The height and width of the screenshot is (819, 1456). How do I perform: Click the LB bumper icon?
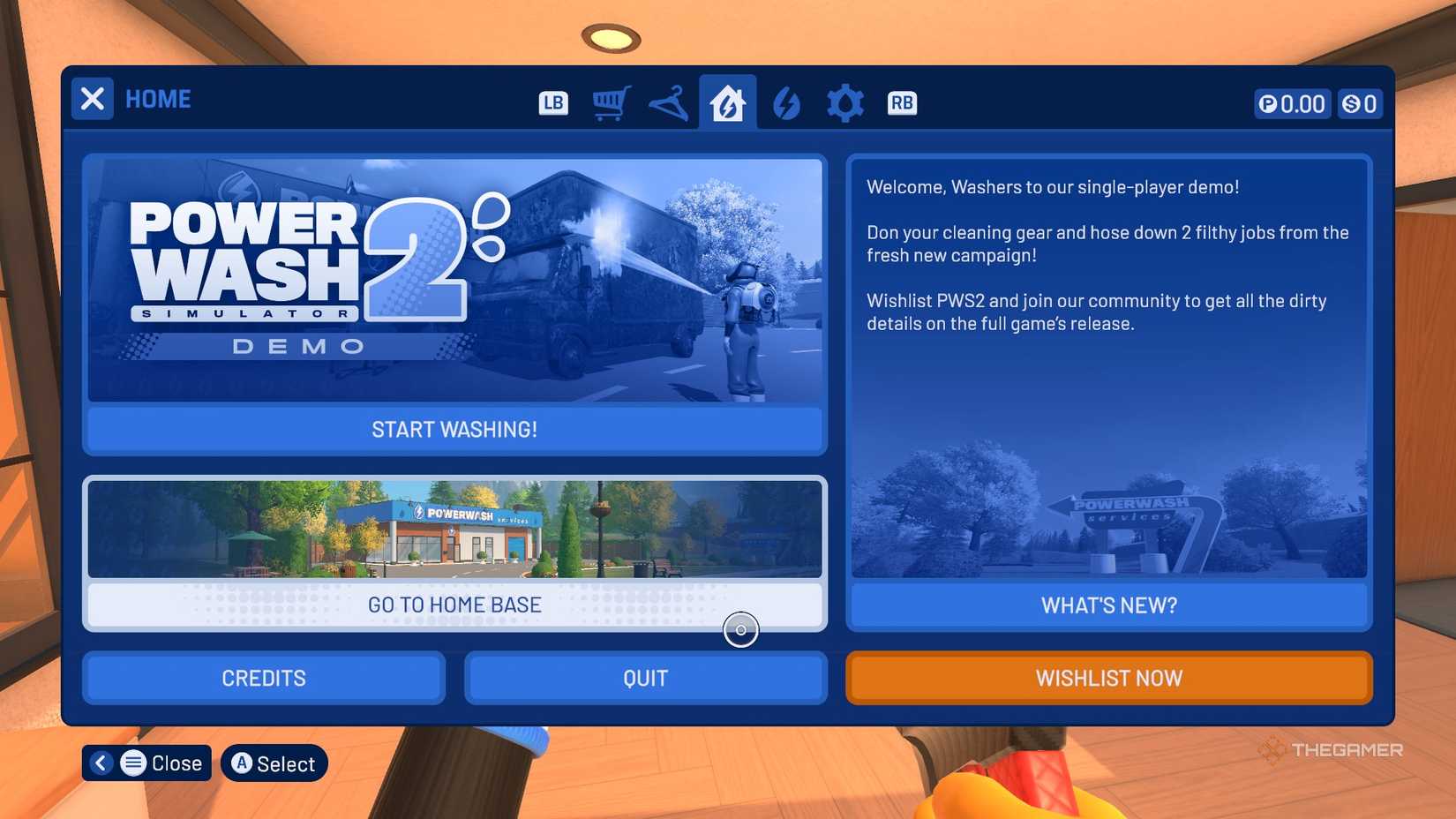553,102
